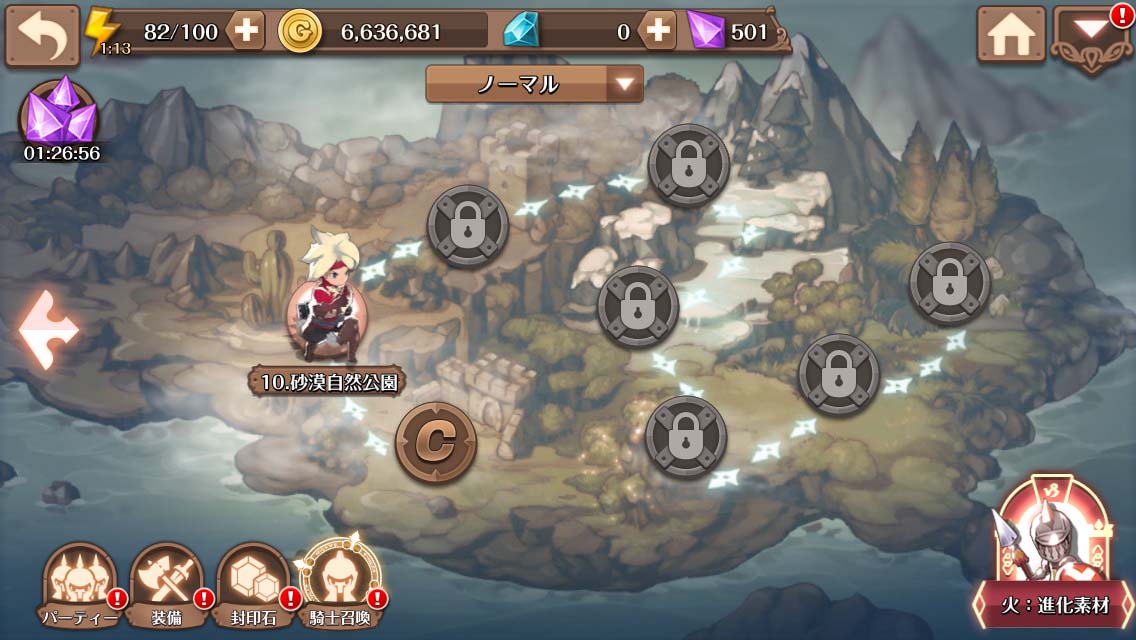Select the bronze C stage node

click(435, 442)
